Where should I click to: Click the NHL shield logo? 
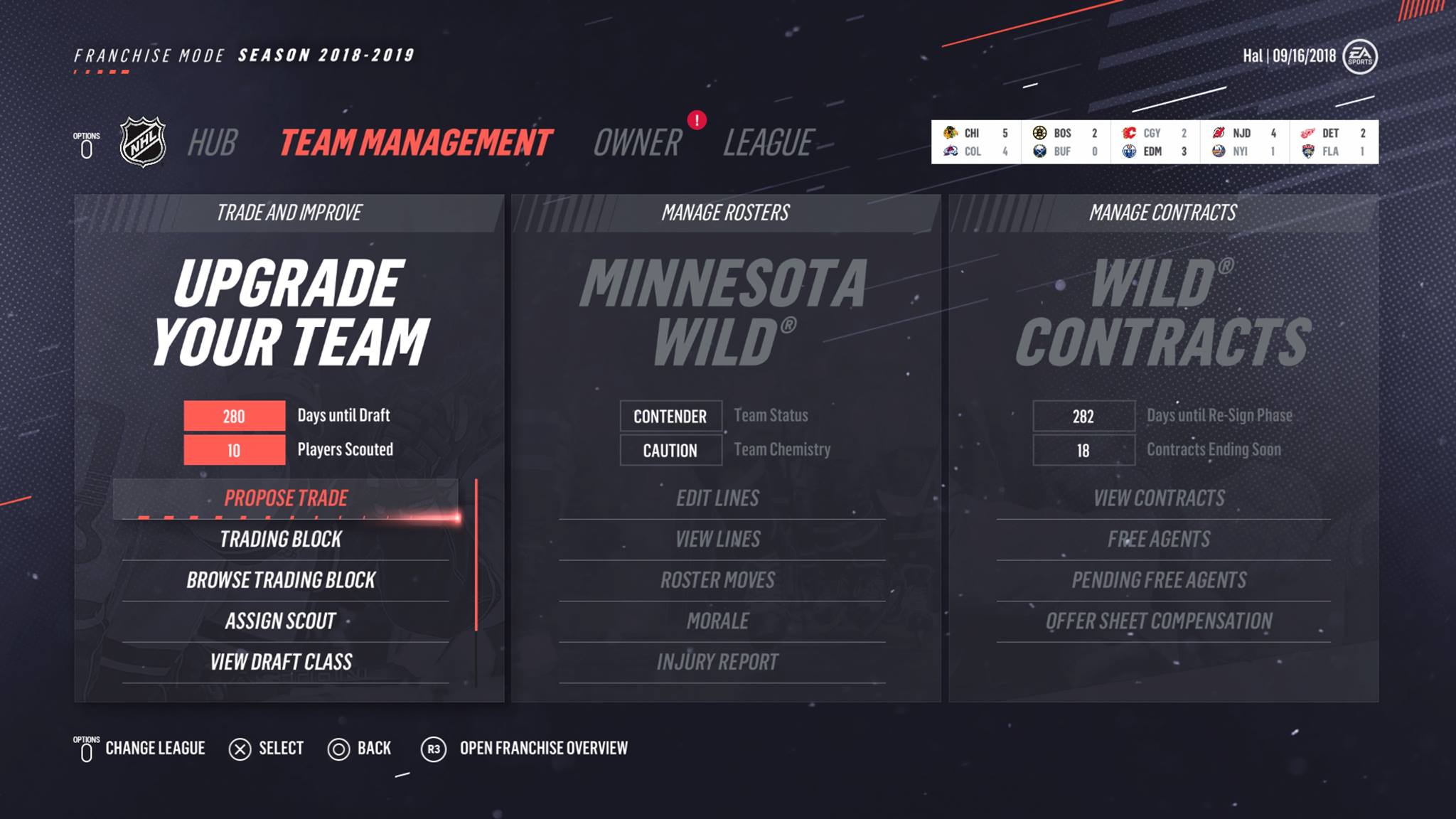(x=143, y=142)
